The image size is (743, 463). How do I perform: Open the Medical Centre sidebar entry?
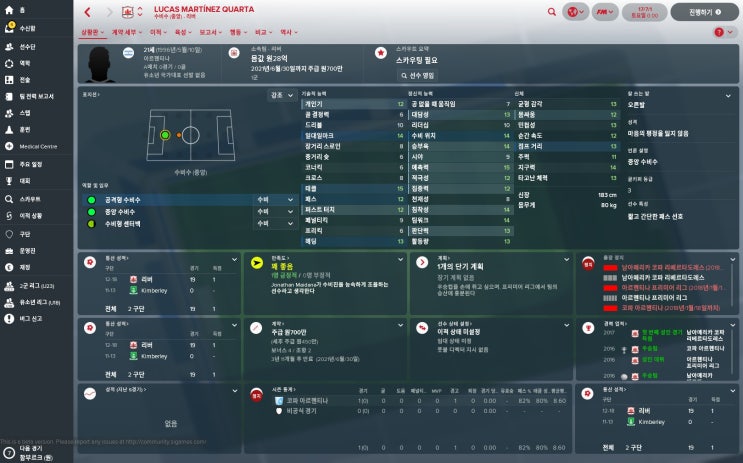coord(37,146)
